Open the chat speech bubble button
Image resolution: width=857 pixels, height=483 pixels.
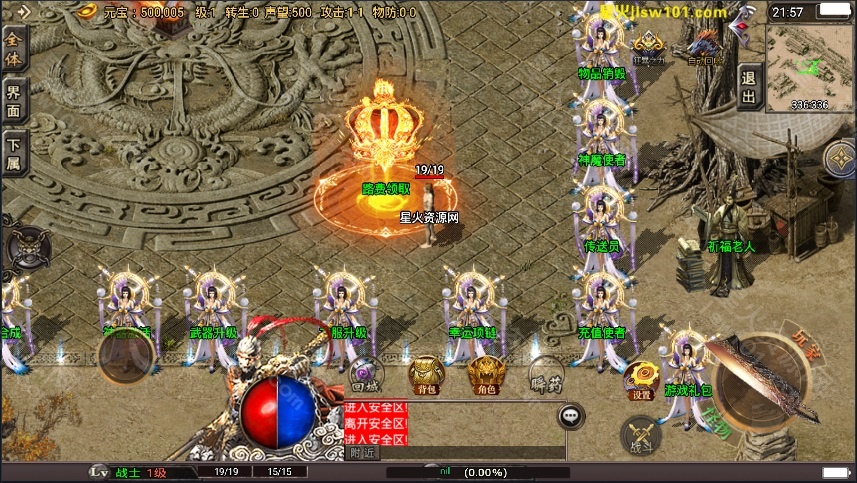coord(571,415)
